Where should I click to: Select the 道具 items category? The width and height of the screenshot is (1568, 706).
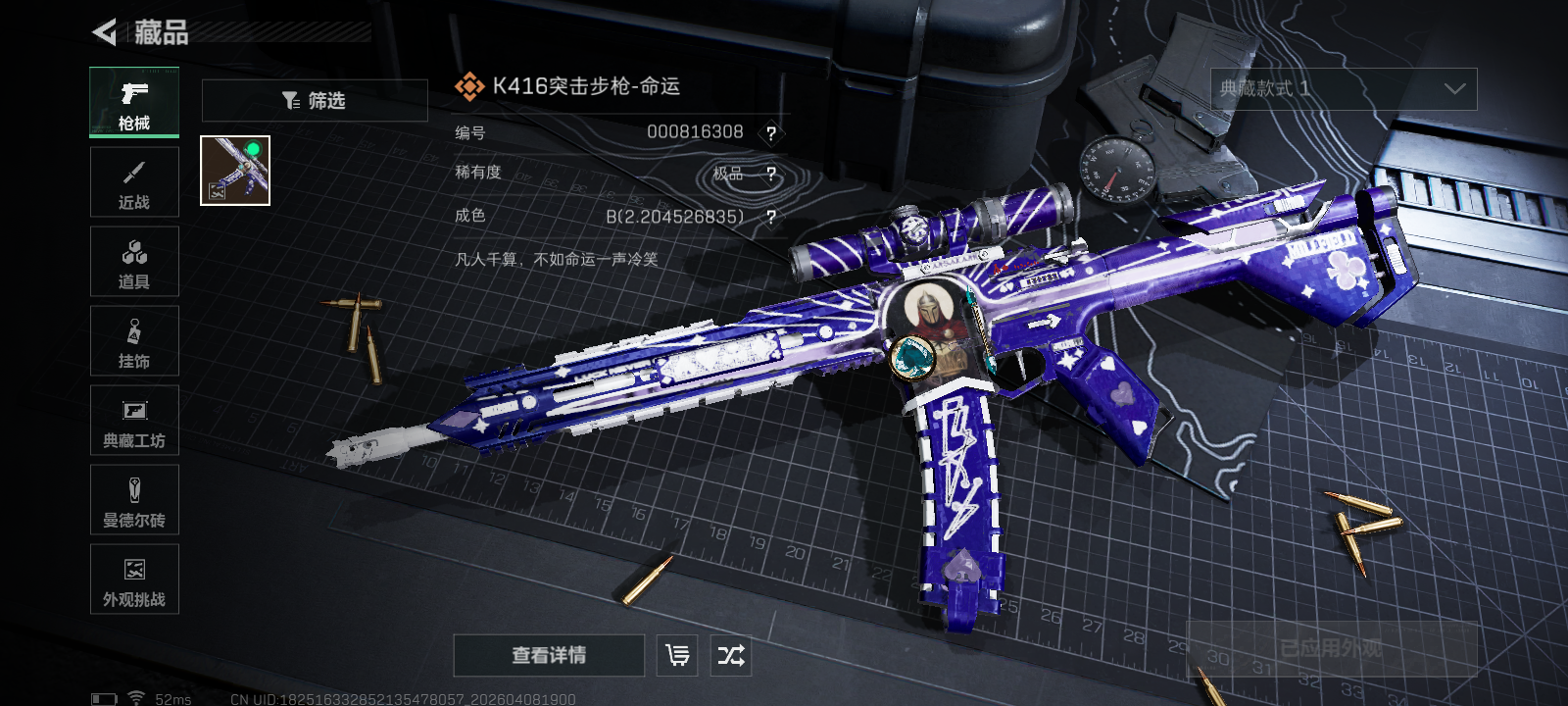point(134,262)
